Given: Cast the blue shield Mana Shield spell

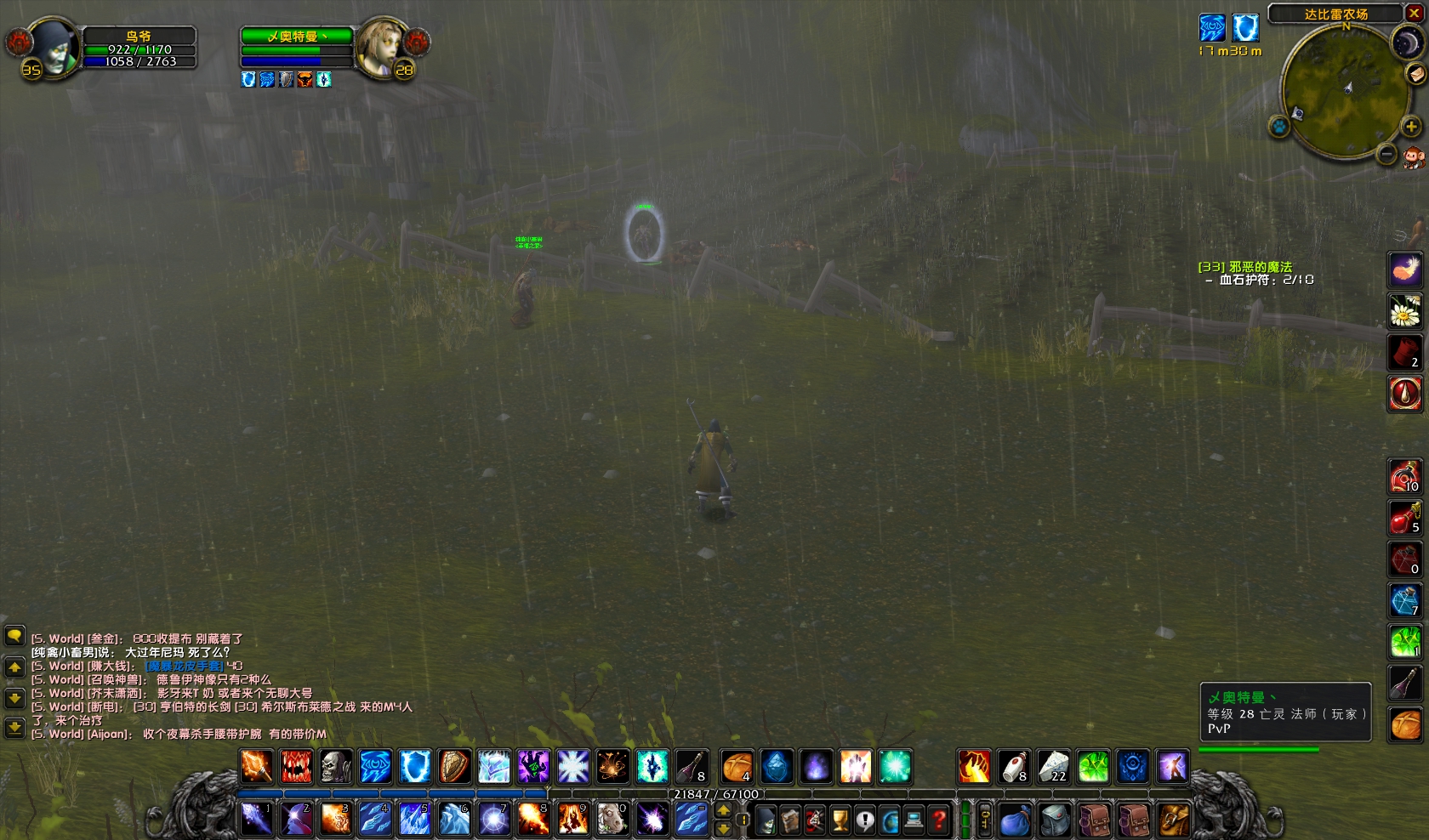Looking at the screenshot, I should [415, 766].
